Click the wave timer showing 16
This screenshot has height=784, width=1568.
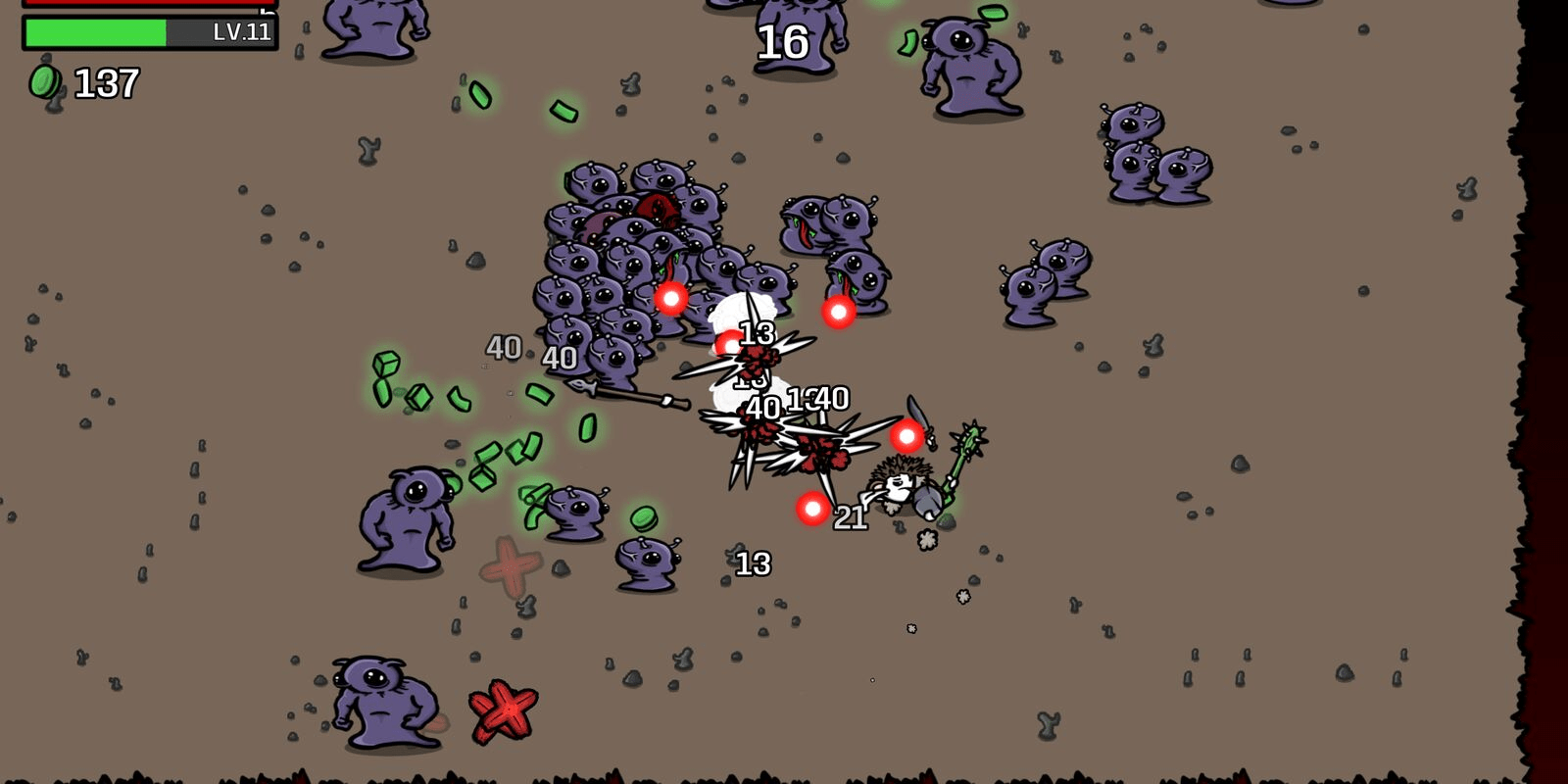784,41
